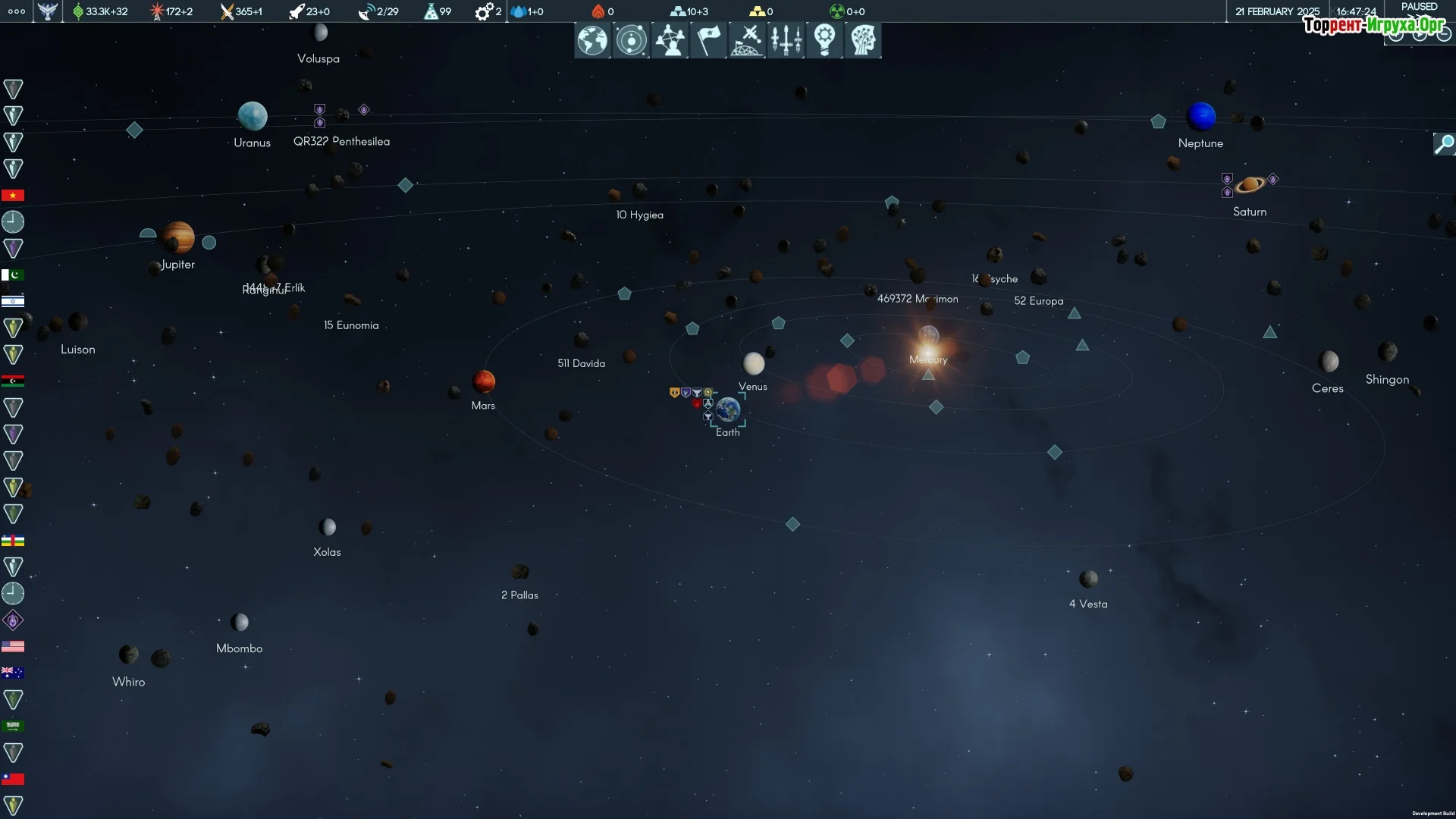Open the space fleets screen
Screen dimensions: 1456x819
click(x=786, y=40)
